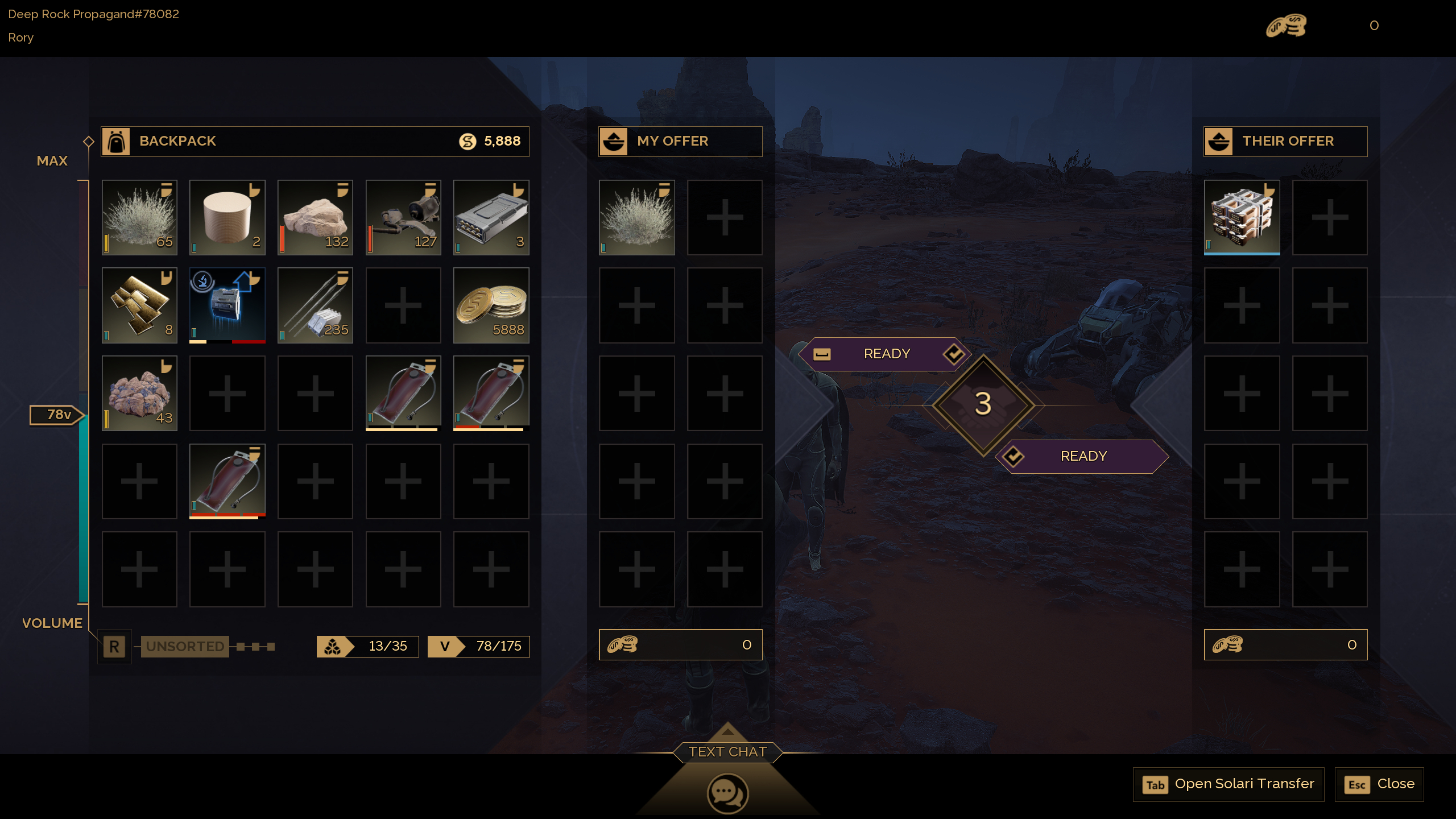Select the THEIR OFFER header label

tap(1287, 141)
